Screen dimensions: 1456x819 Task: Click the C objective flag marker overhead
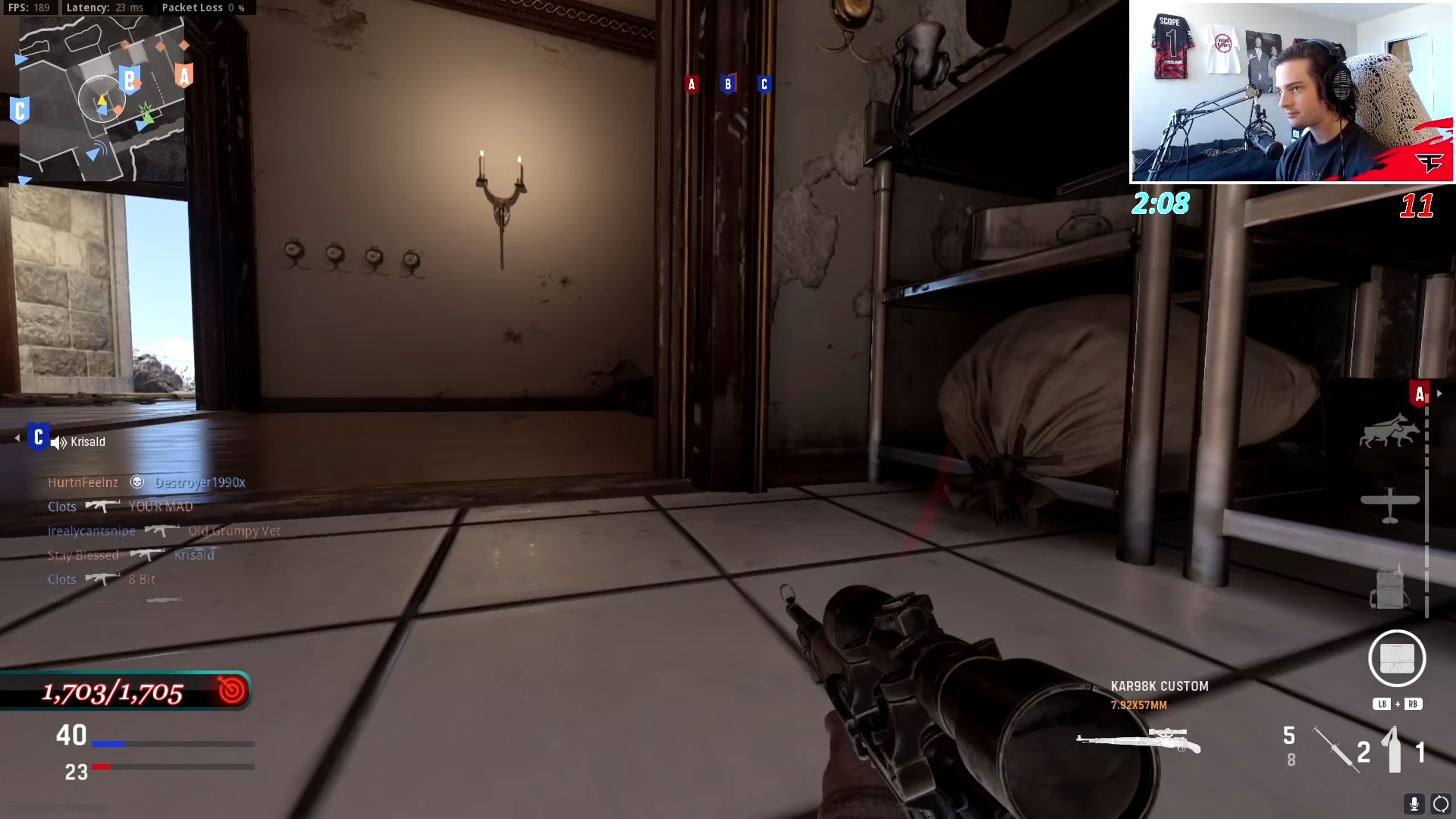[764, 84]
